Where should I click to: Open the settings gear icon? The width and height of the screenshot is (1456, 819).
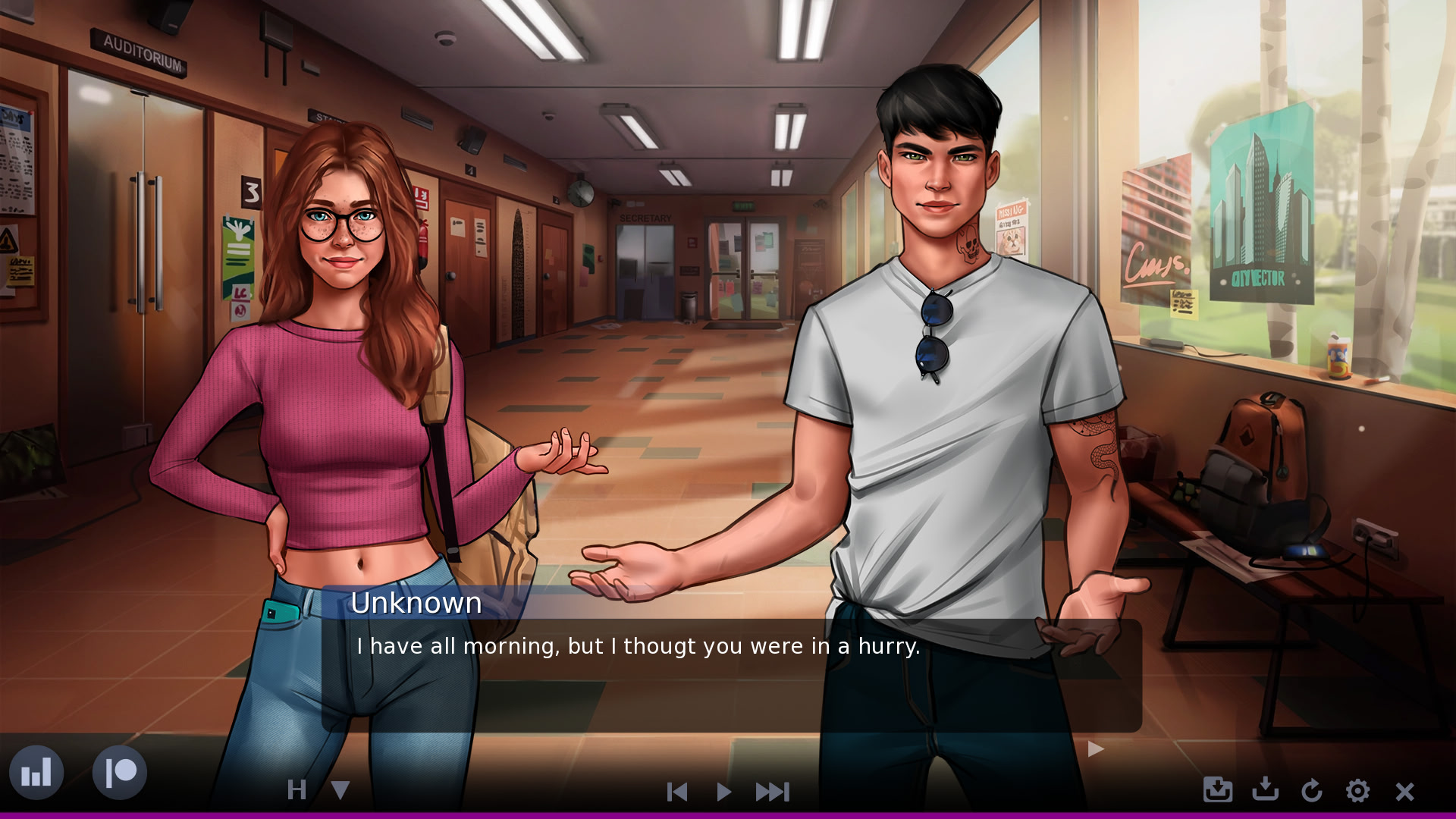(1358, 791)
